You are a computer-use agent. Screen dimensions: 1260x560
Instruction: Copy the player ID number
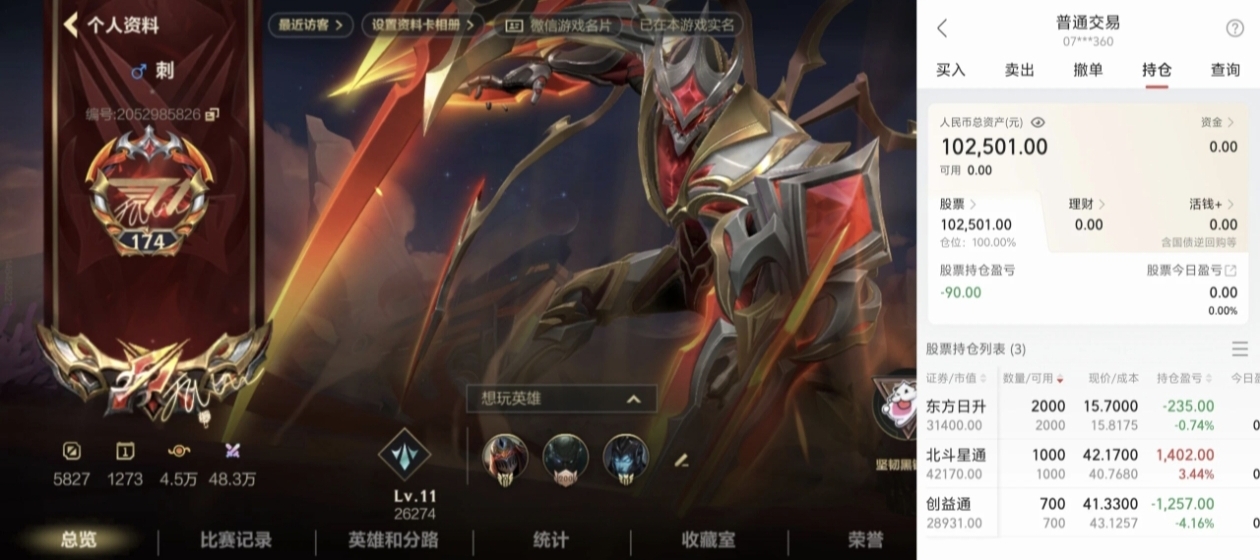coord(212,115)
